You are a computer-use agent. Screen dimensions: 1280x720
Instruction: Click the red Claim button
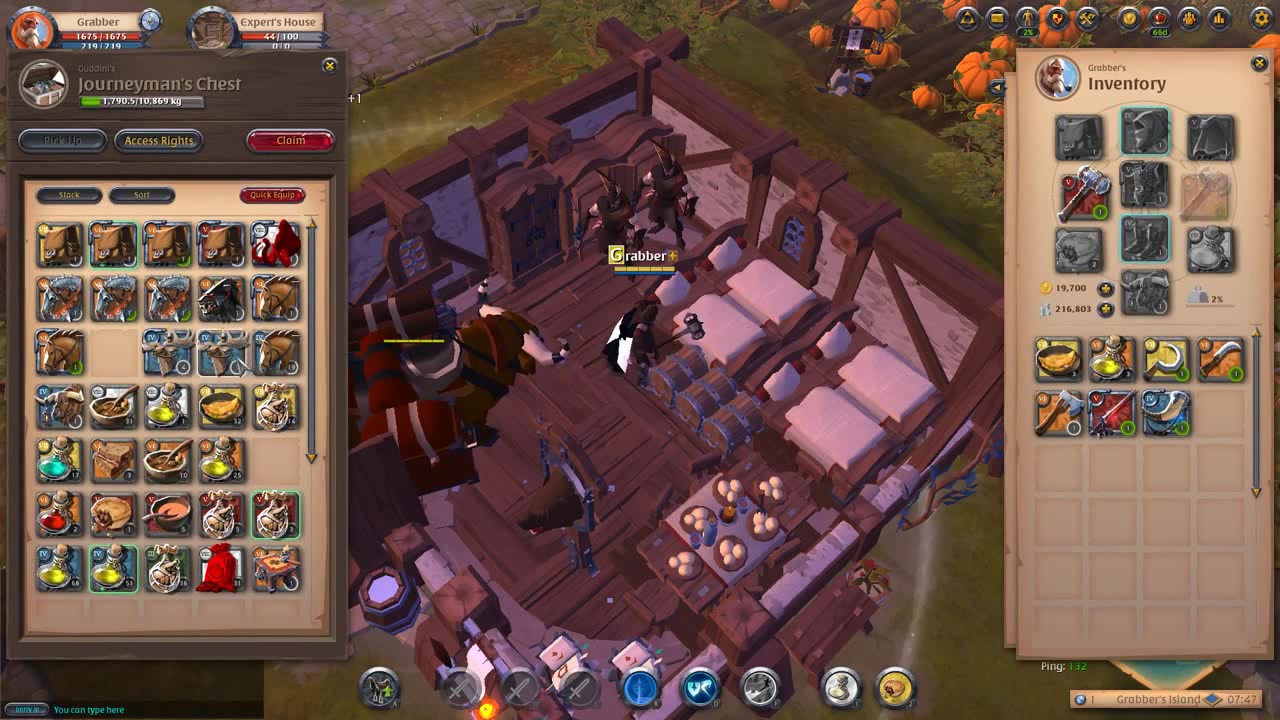pos(290,141)
